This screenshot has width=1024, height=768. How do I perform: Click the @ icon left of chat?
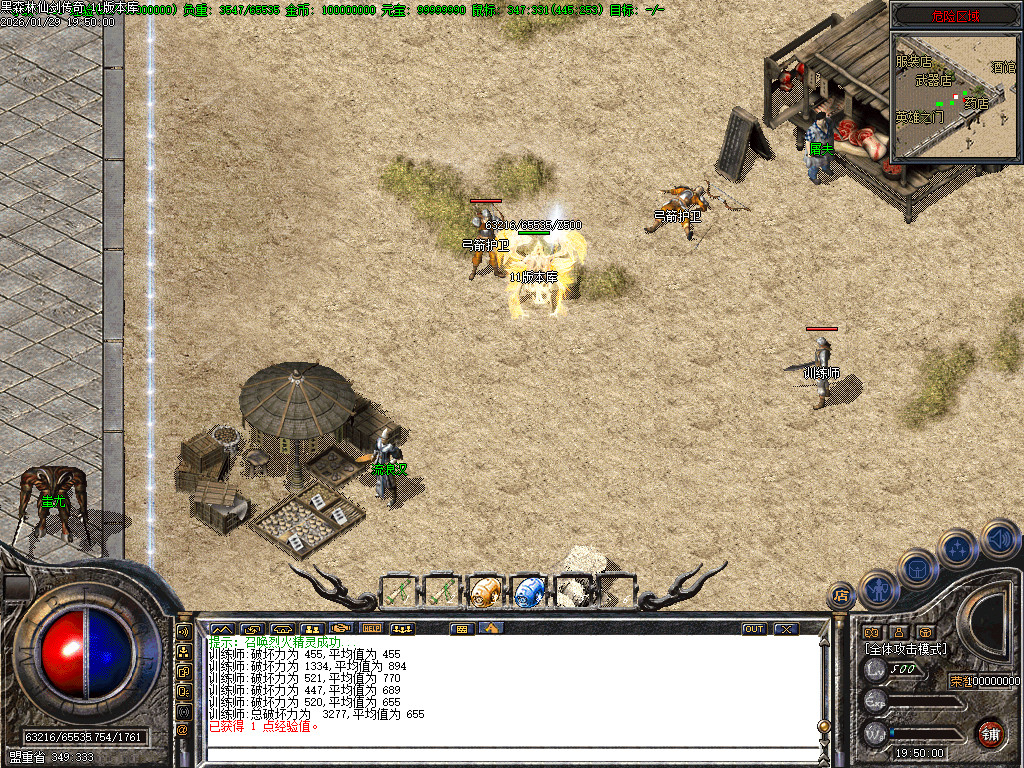point(184,730)
